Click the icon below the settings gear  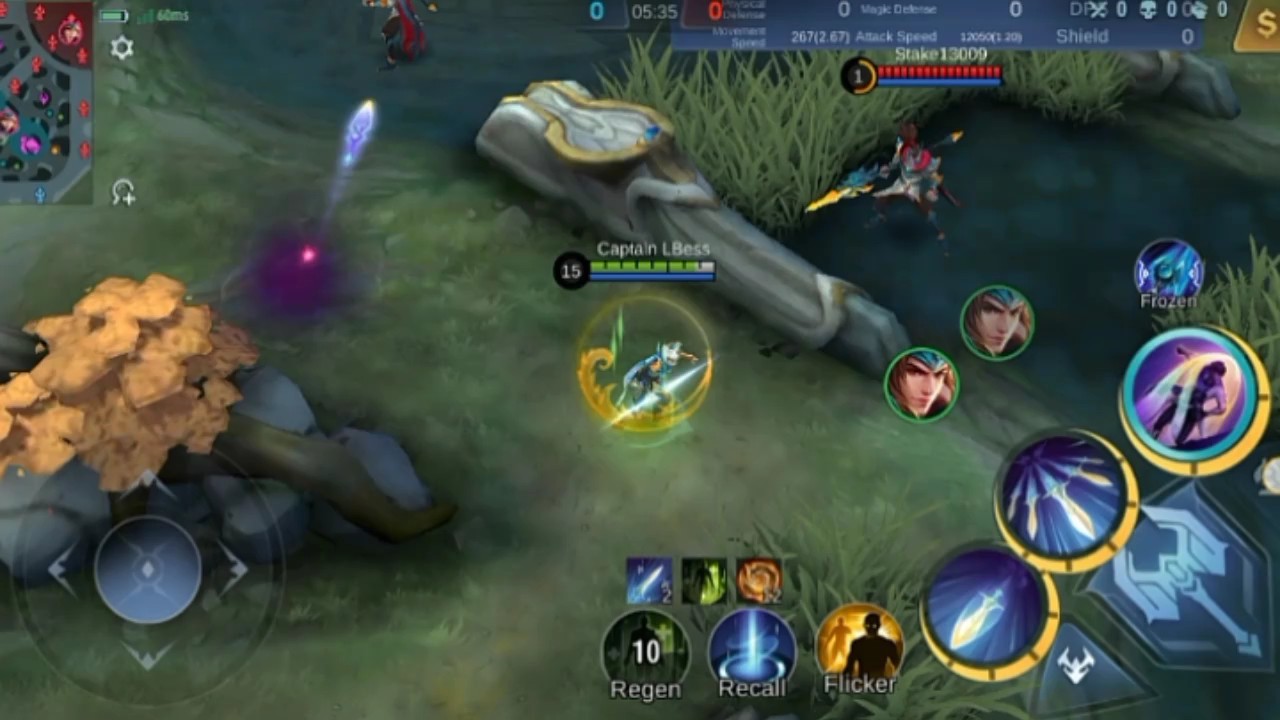pyautogui.click(x=123, y=192)
